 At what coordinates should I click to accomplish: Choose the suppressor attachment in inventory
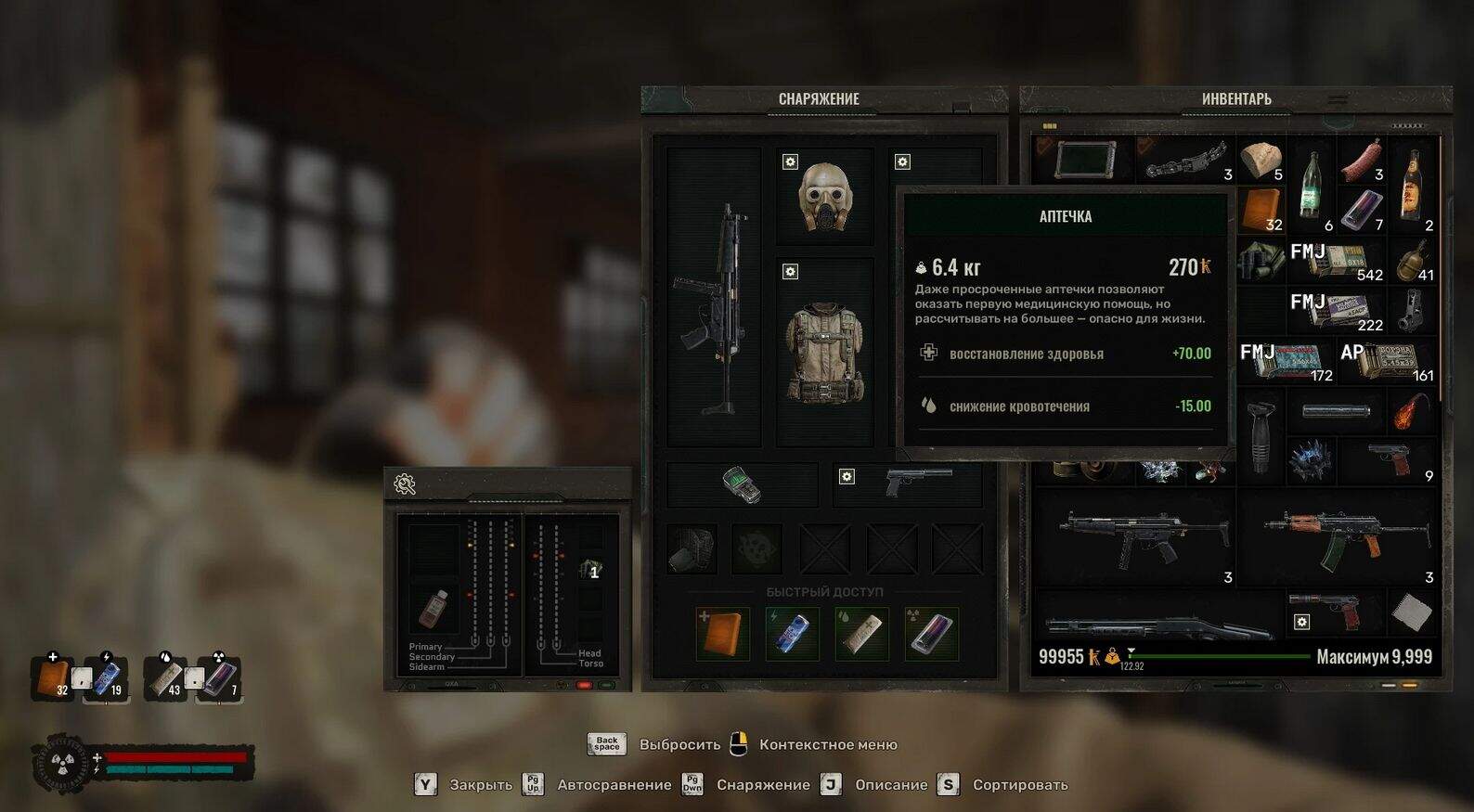[1337, 411]
